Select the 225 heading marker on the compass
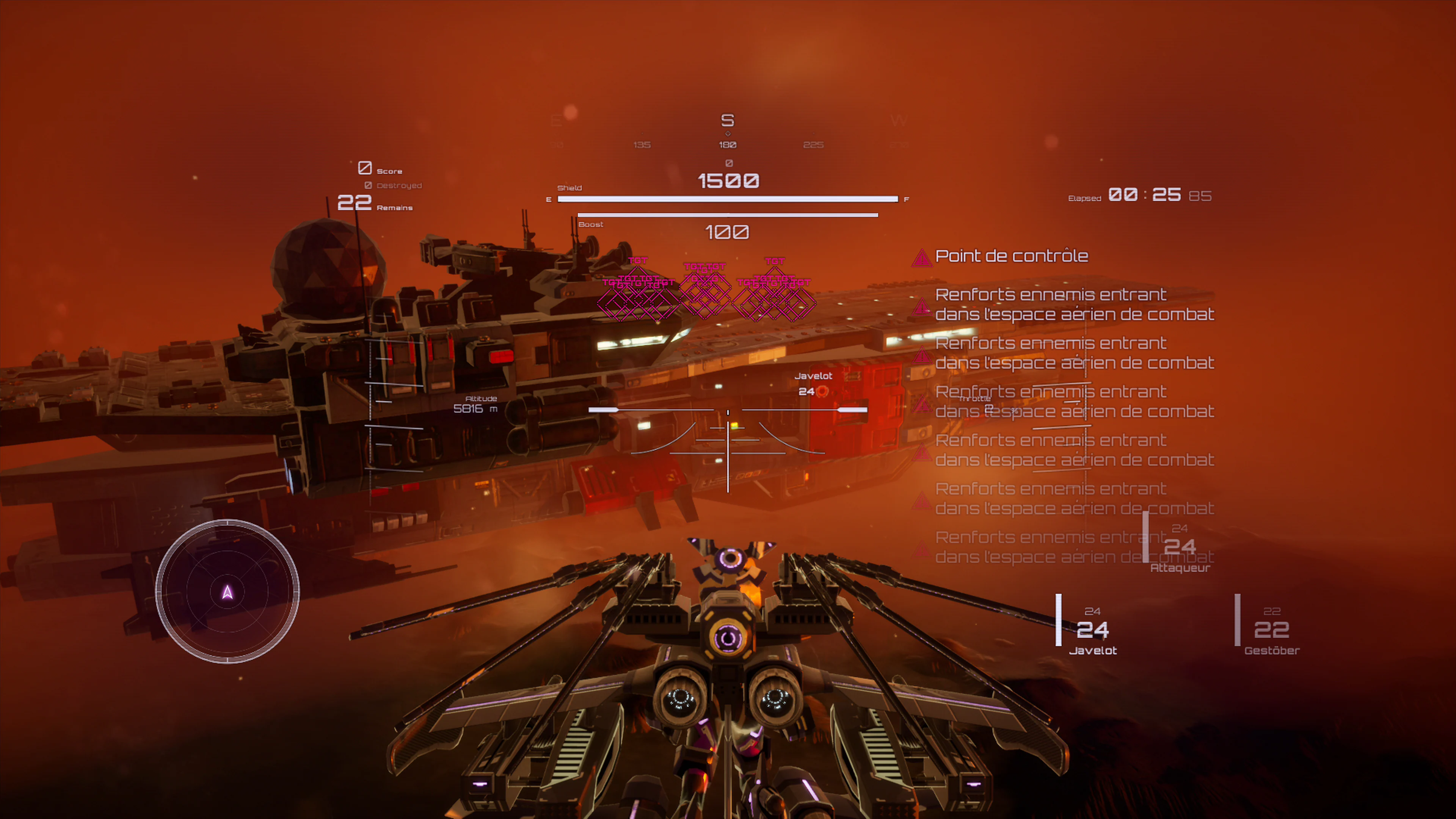This screenshot has height=819, width=1456. (x=814, y=144)
